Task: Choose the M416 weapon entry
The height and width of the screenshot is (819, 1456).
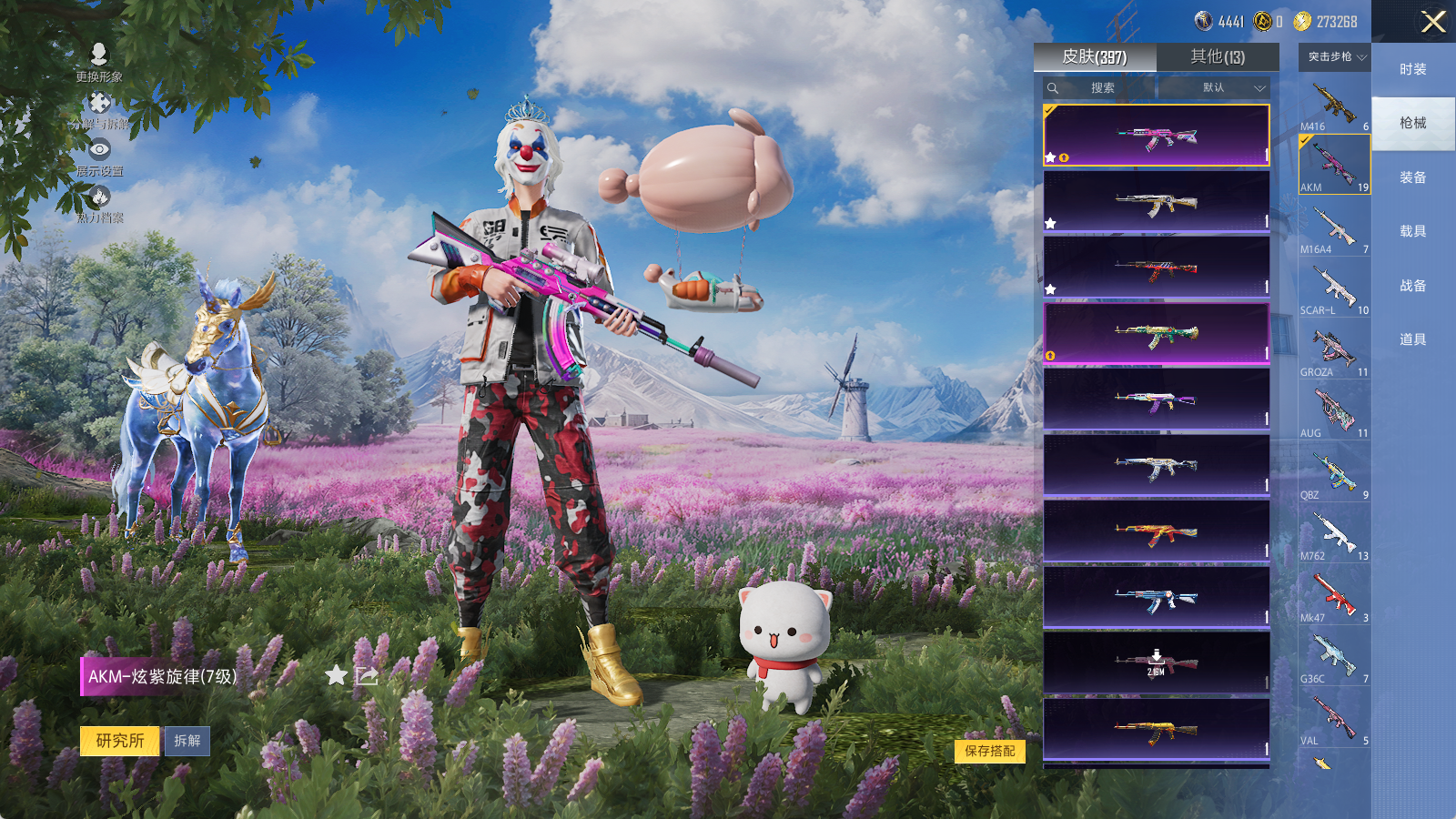Action: coord(1334,106)
